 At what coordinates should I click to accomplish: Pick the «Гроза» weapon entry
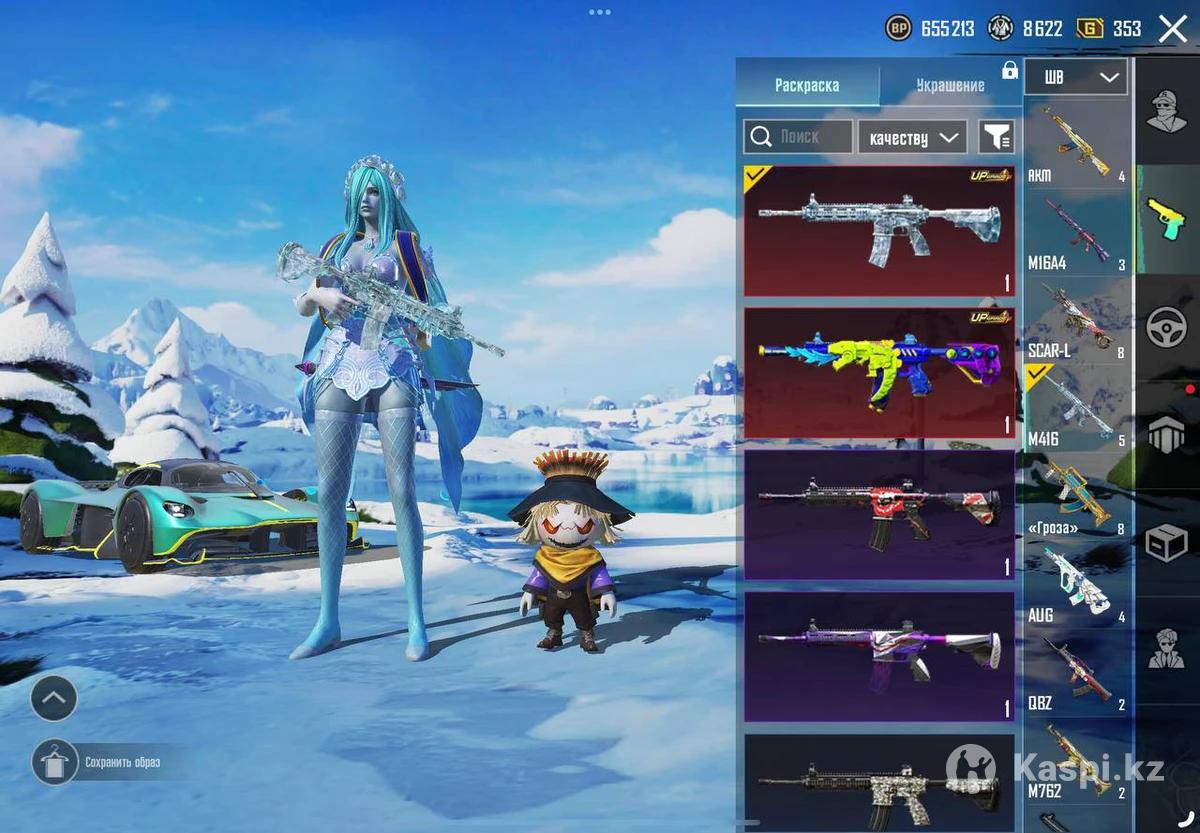[x=1077, y=497]
